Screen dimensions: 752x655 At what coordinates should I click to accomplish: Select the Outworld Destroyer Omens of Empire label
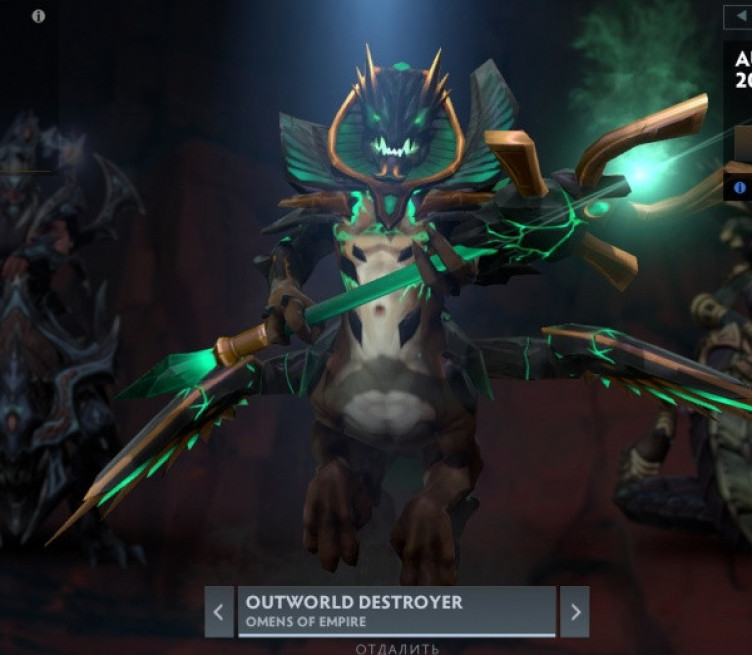396,611
